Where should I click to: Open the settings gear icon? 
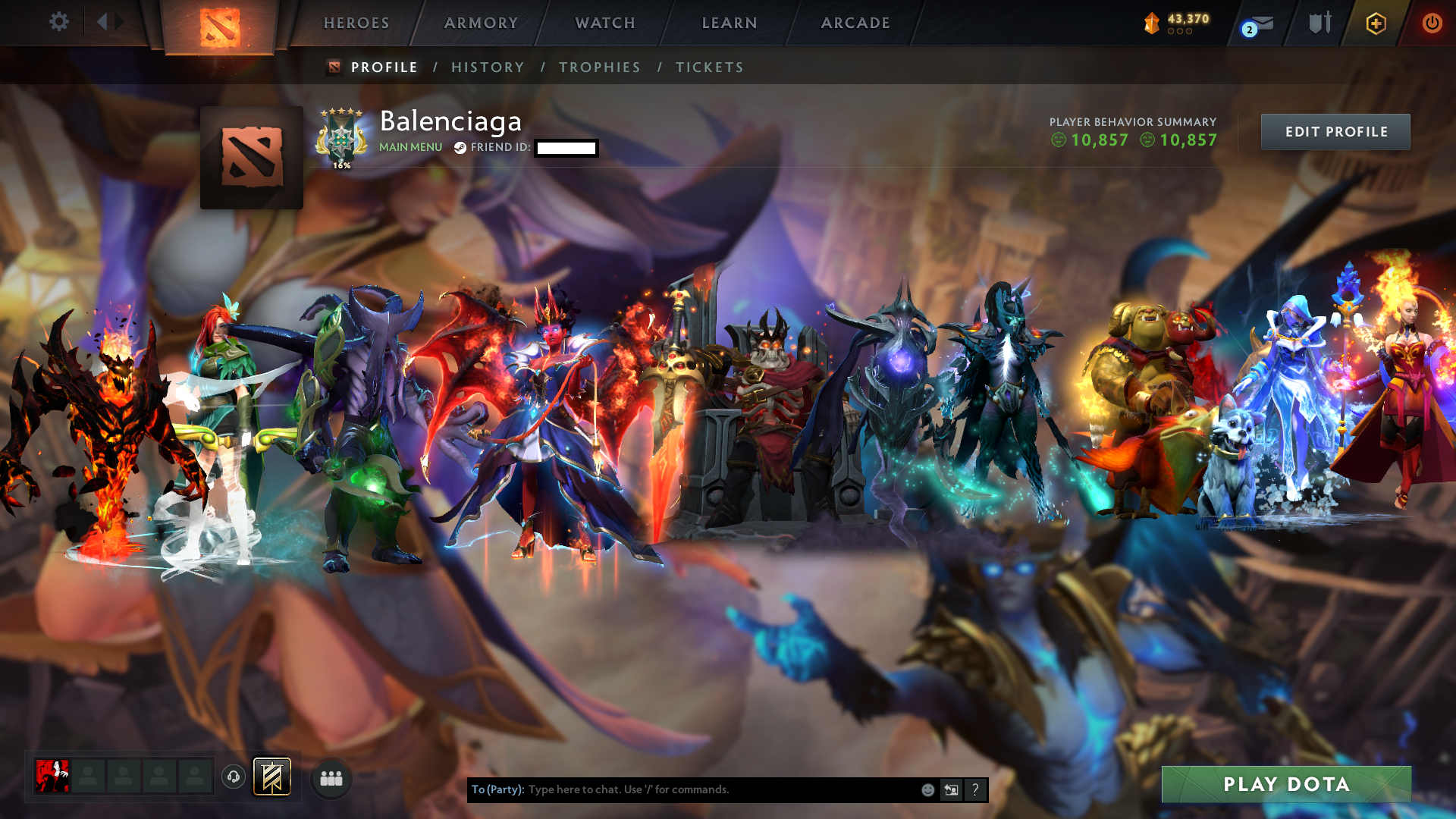(59, 22)
